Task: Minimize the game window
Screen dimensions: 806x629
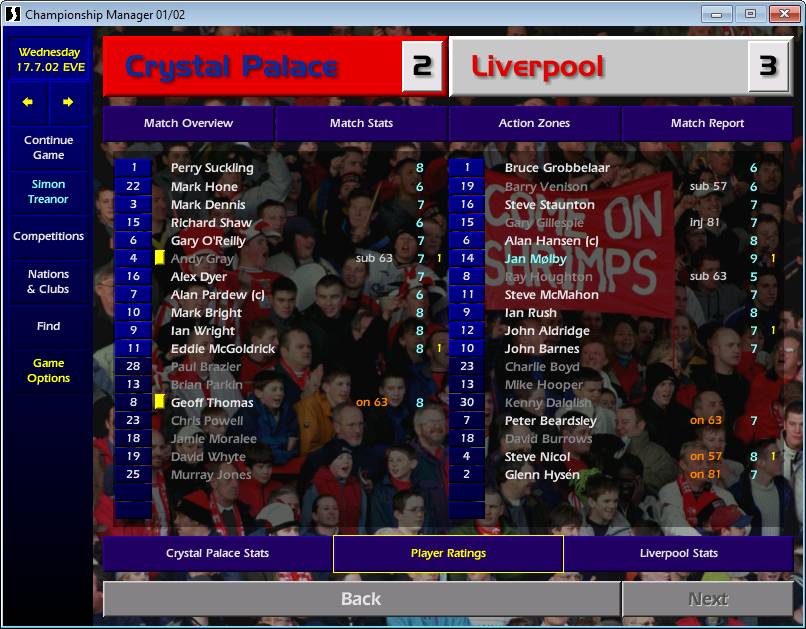Action: coord(716,14)
